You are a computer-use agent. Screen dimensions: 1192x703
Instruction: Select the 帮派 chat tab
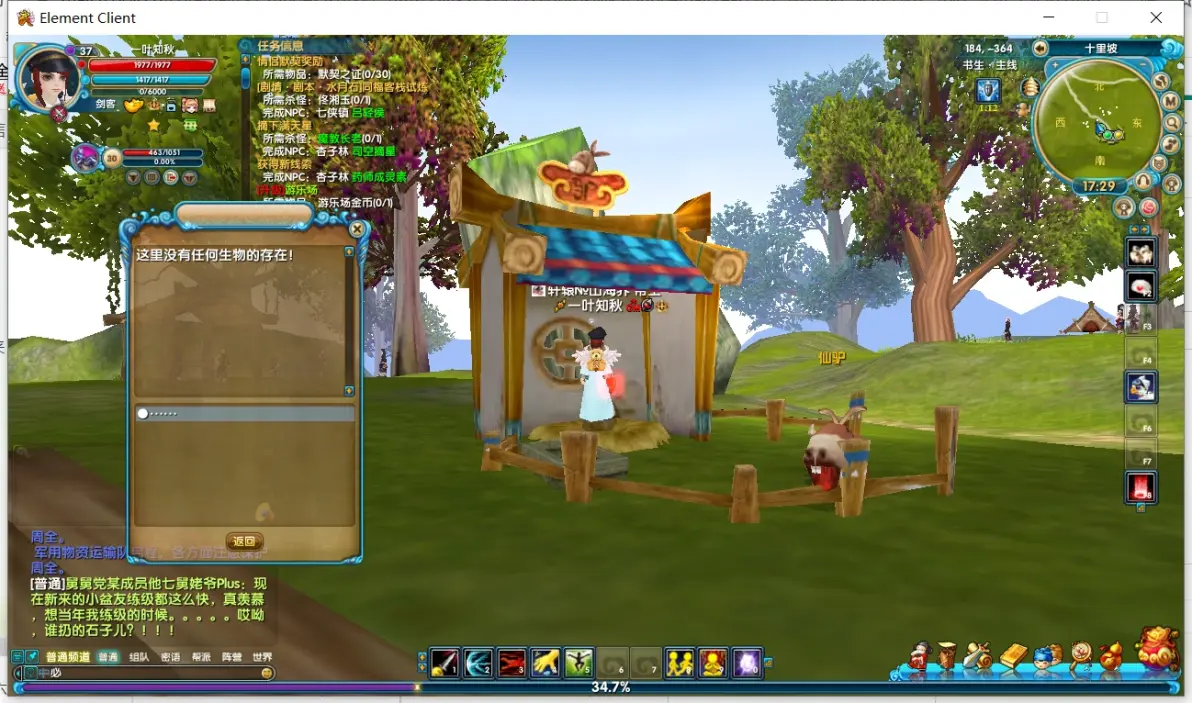(201, 657)
